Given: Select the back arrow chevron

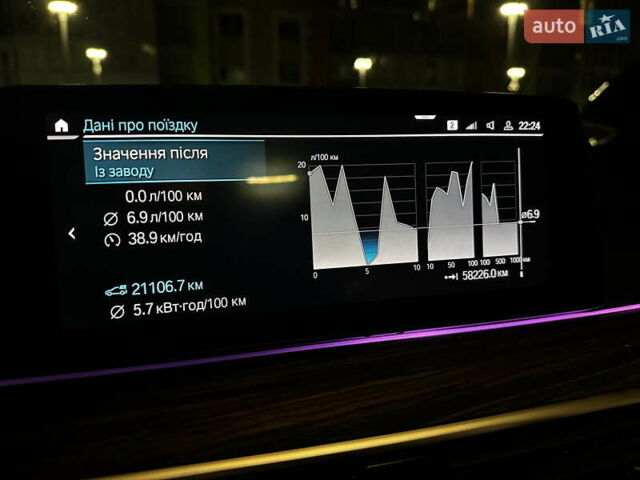Looking at the screenshot, I should (x=71, y=233).
